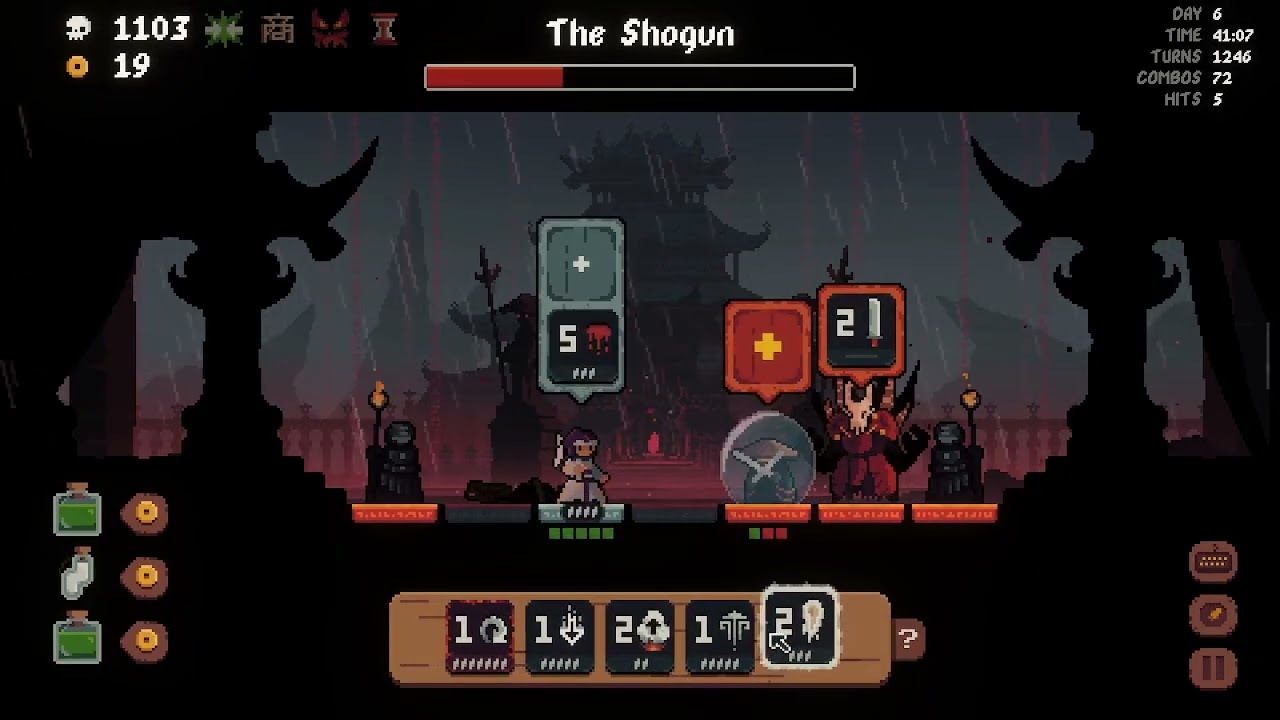Open the help question mark panel

click(907, 637)
